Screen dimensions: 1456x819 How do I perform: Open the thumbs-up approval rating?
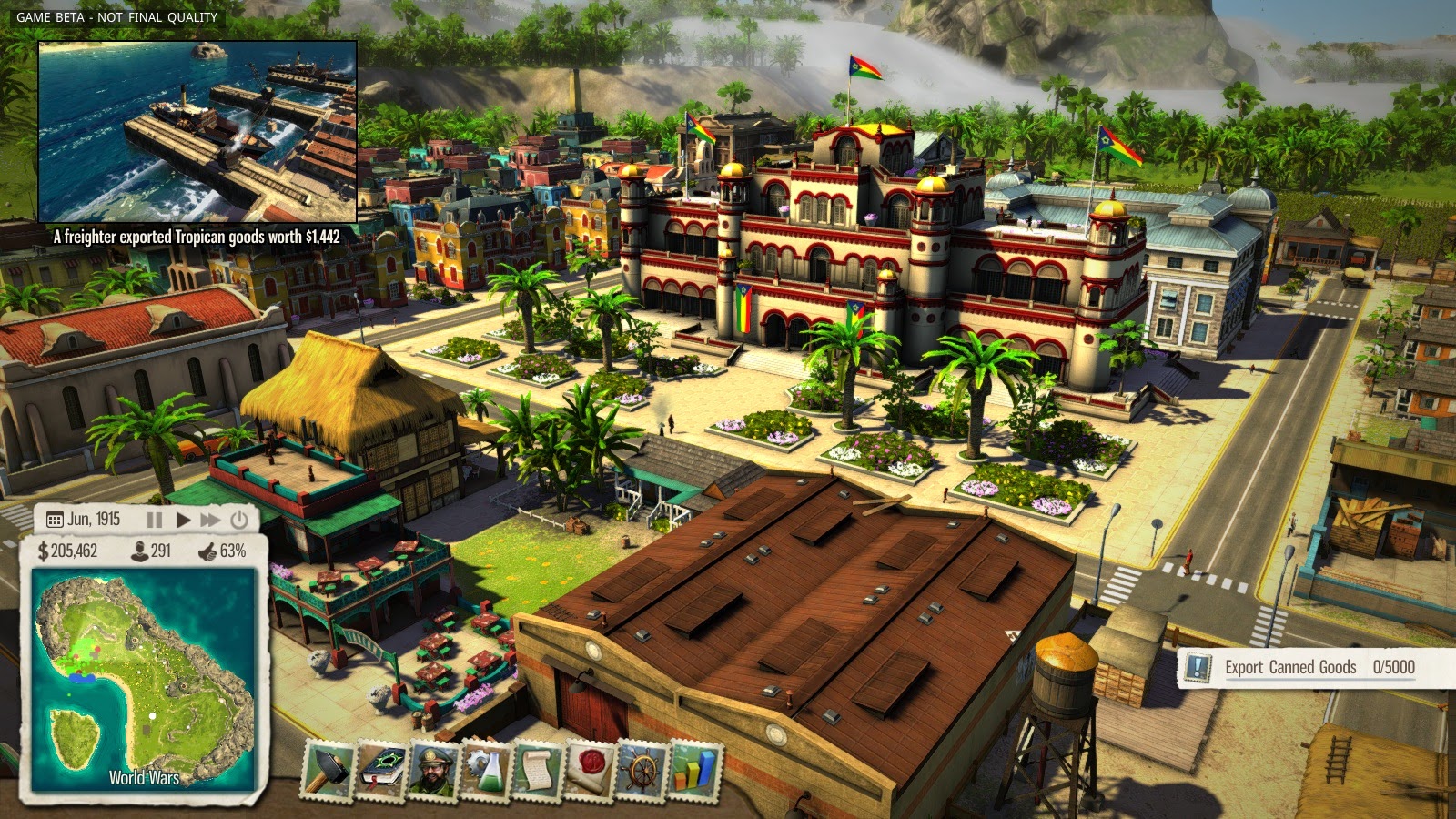[x=222, y=551]
